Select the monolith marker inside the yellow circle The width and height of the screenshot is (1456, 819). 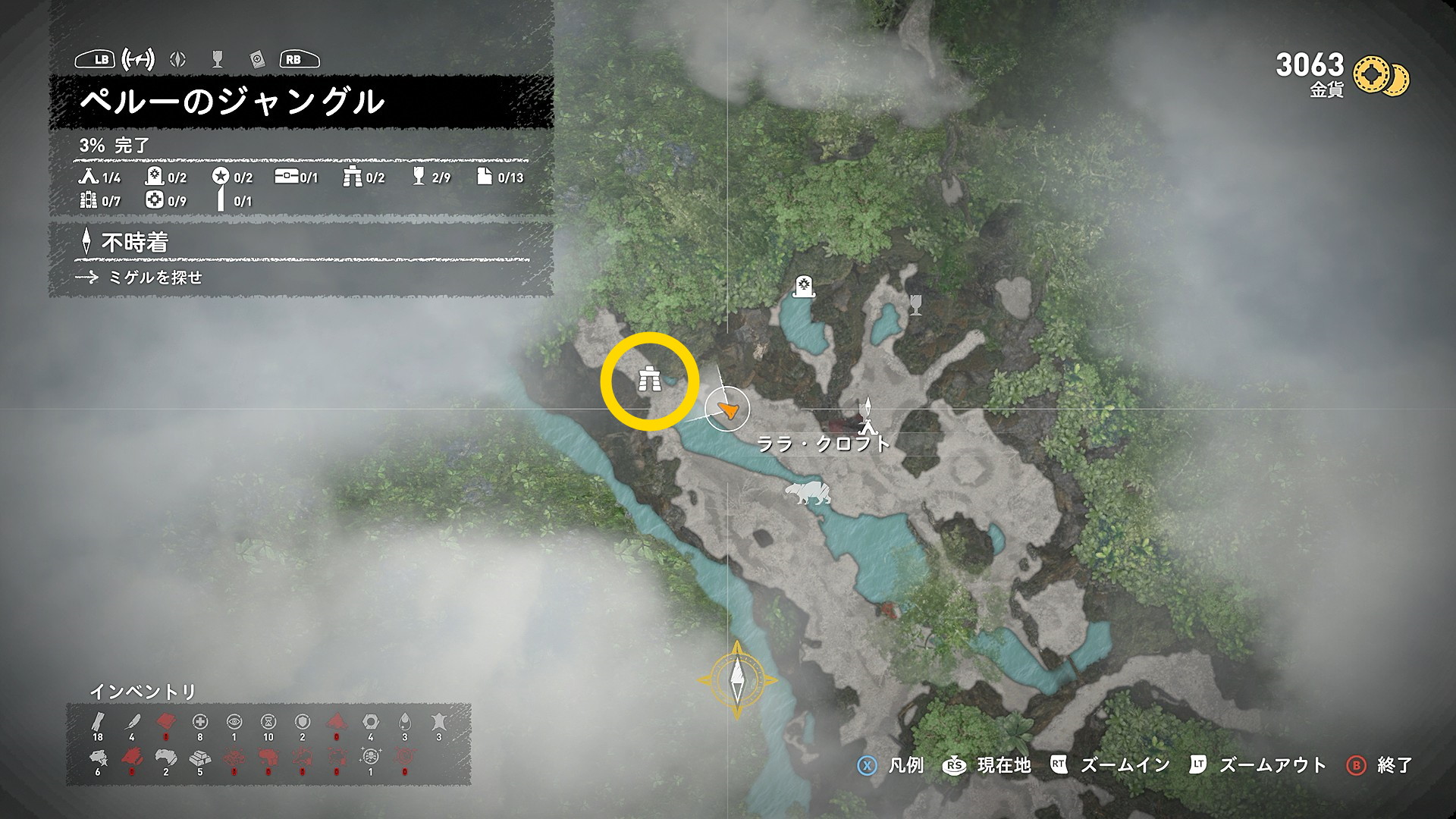click(649, 378)
